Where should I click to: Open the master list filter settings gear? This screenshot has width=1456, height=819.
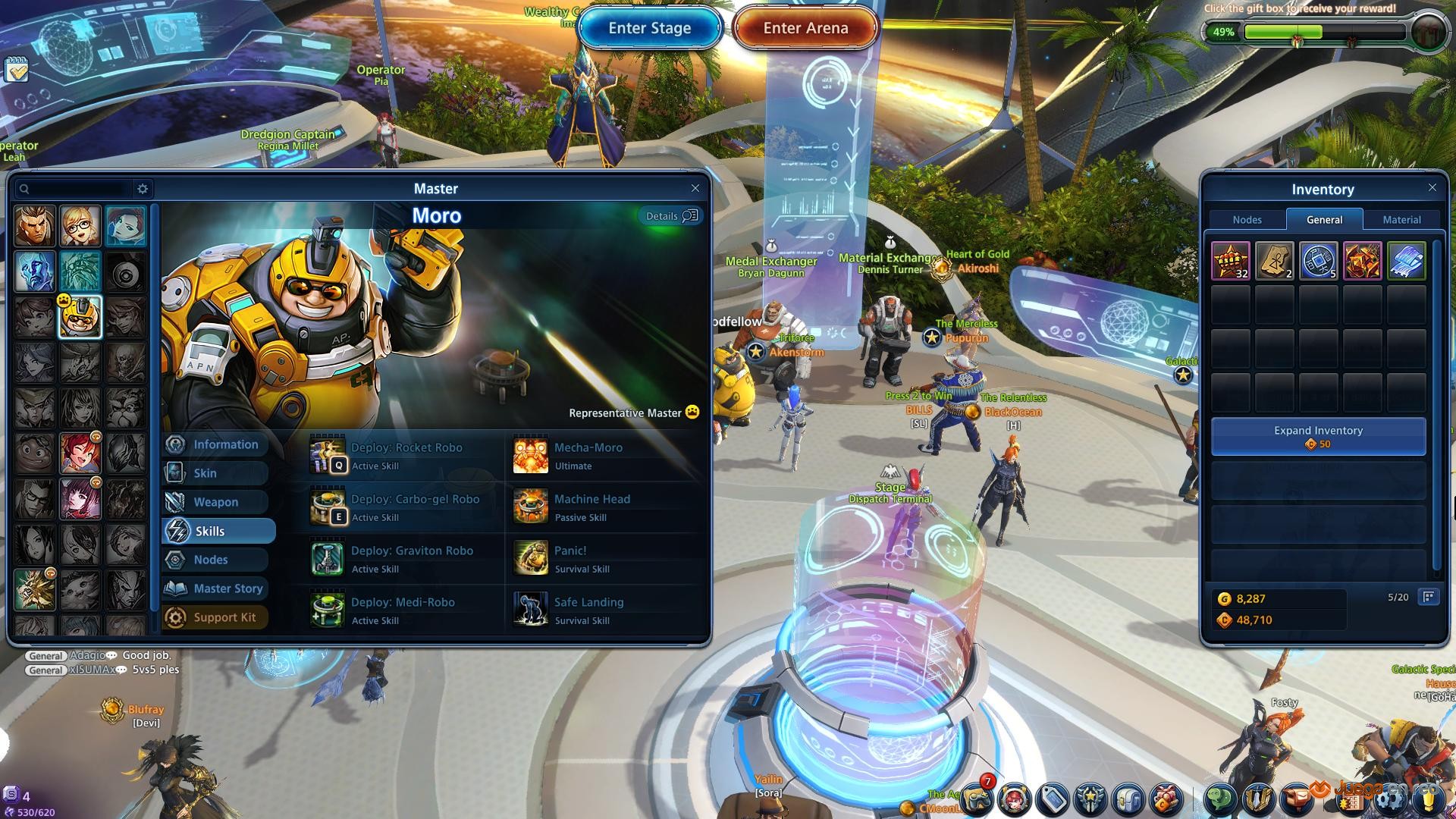coord(143,189)
